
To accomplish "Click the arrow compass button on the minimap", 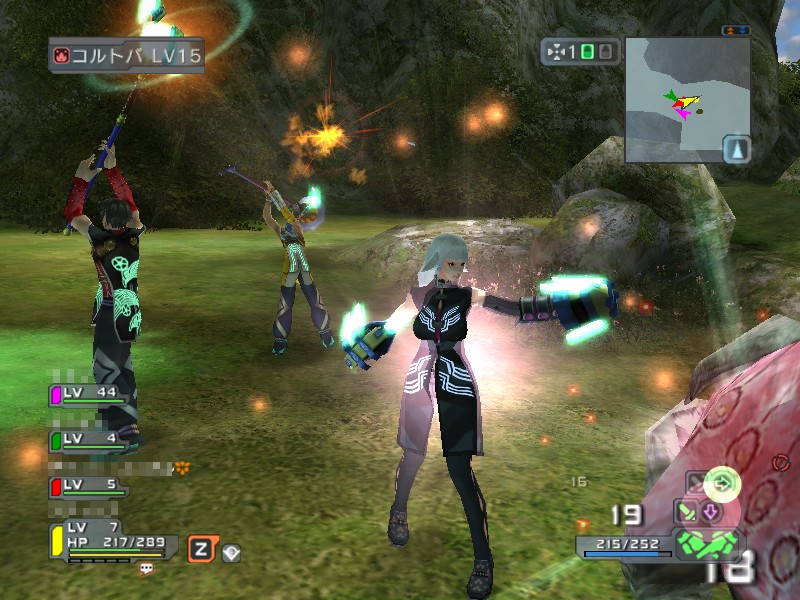I will (x=736, y=149).
